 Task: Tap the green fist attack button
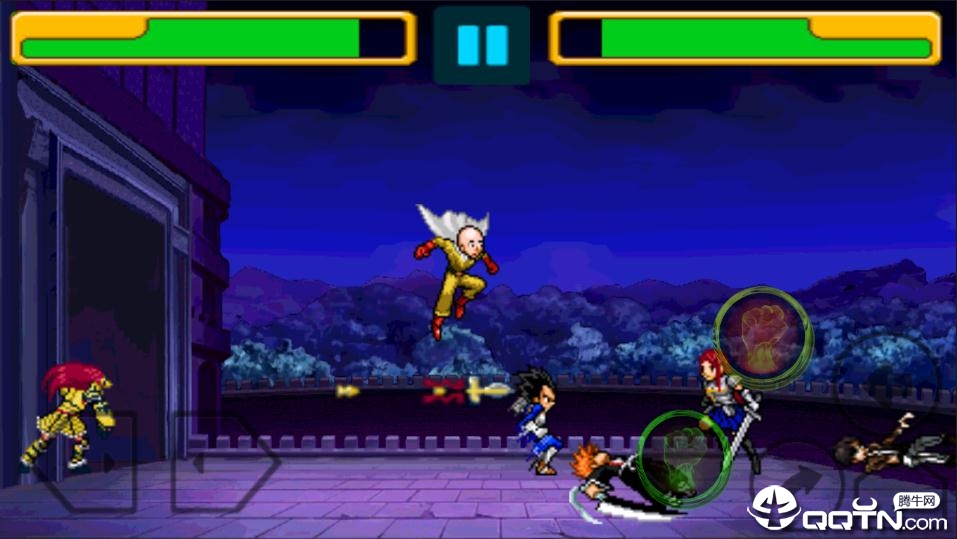[x=685, y=458]
